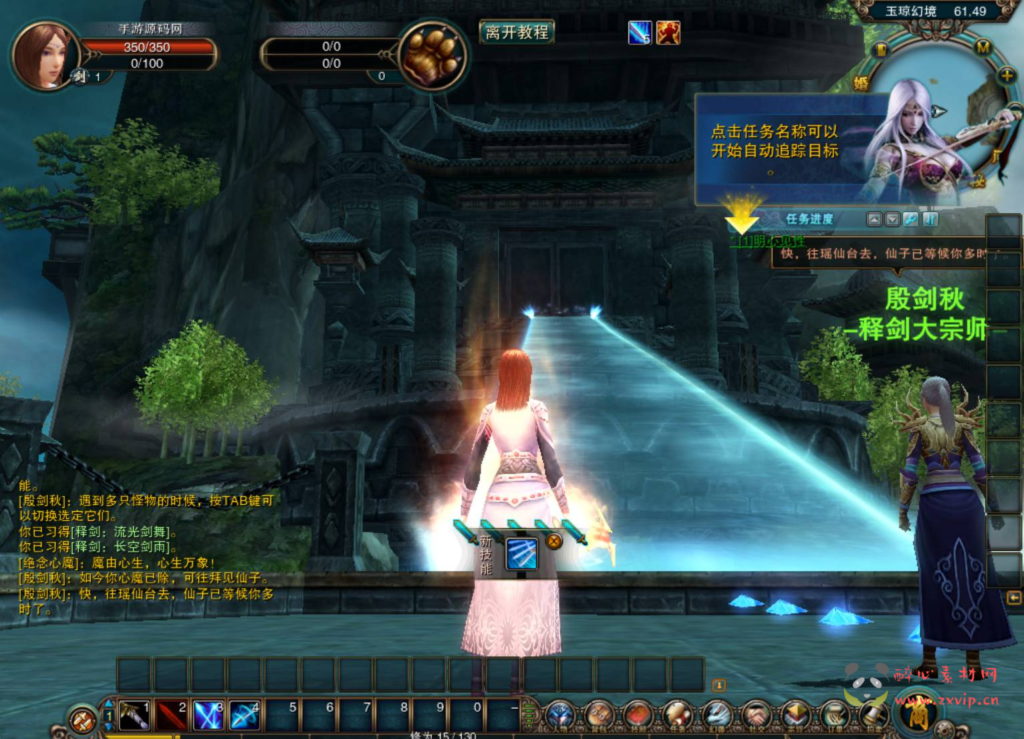Activate the new skill icon in the popup
Viewport: 1024px width, 739px height.
coord(520,554)
